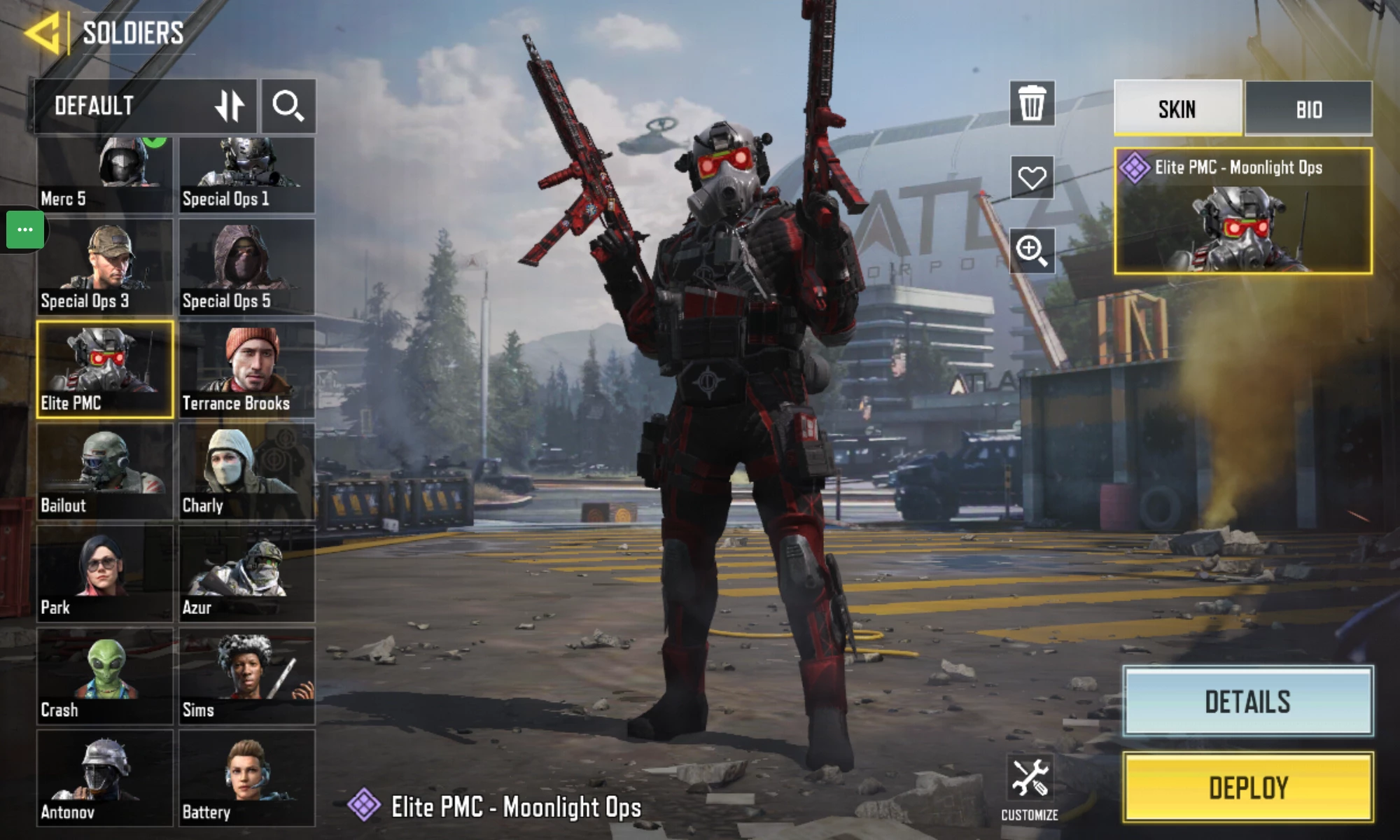The width and height of the screenshot is (1400, 840).
Task: Pick the Park character
Action: pos(104,573)
